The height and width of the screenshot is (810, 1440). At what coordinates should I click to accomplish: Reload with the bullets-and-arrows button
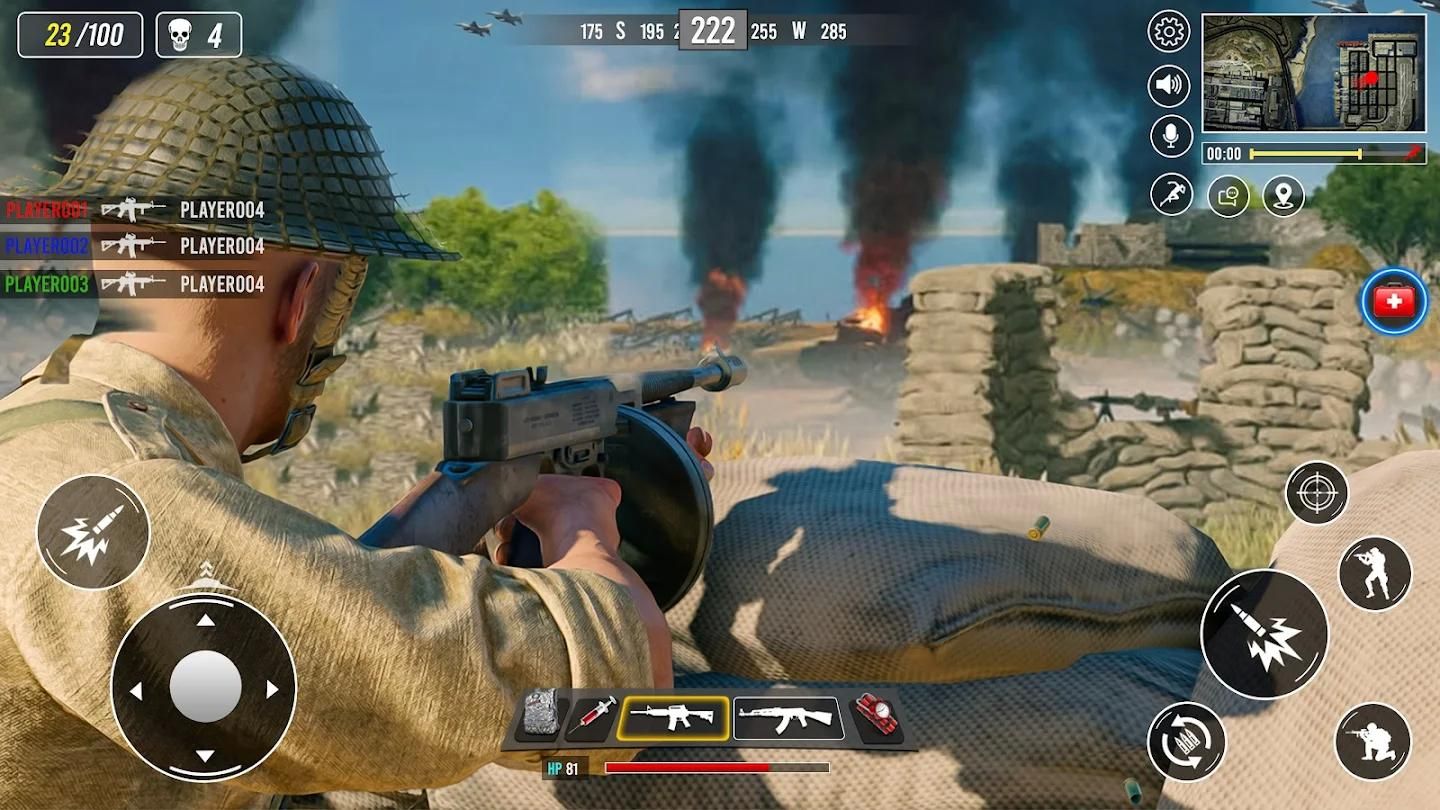1187,741
